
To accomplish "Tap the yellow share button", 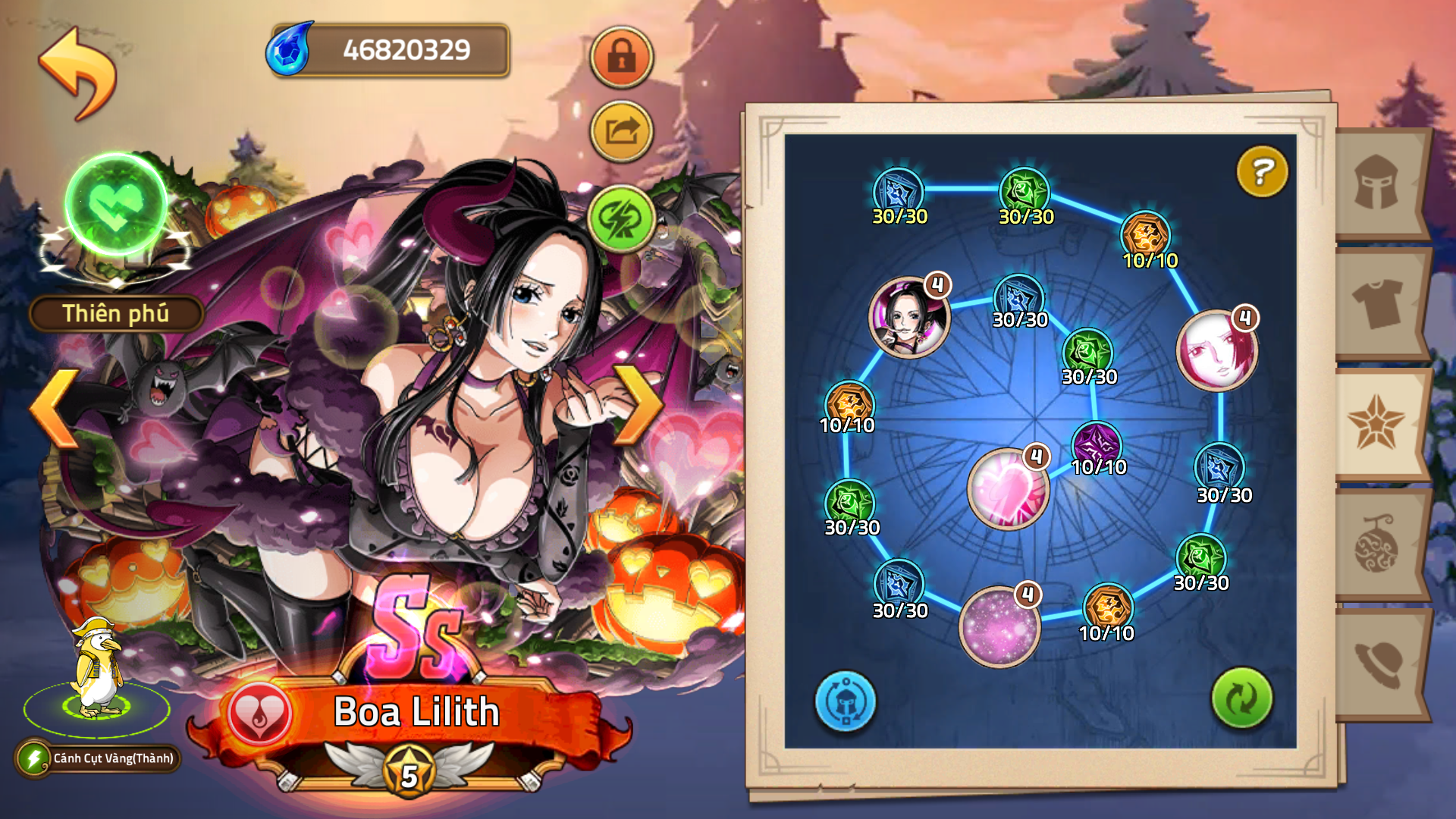I will (621, 132).
